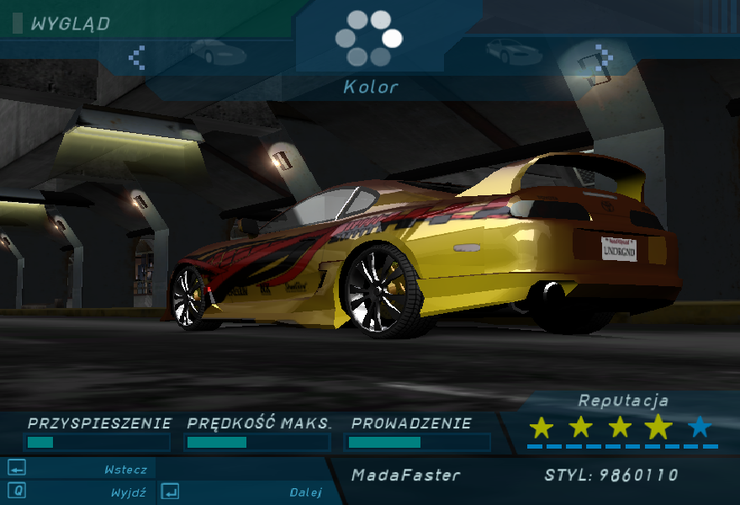Screen dimensions: 740x505
Task: Click the right arrow to next category
Action: pyautogui.click(x=601, y=54)
